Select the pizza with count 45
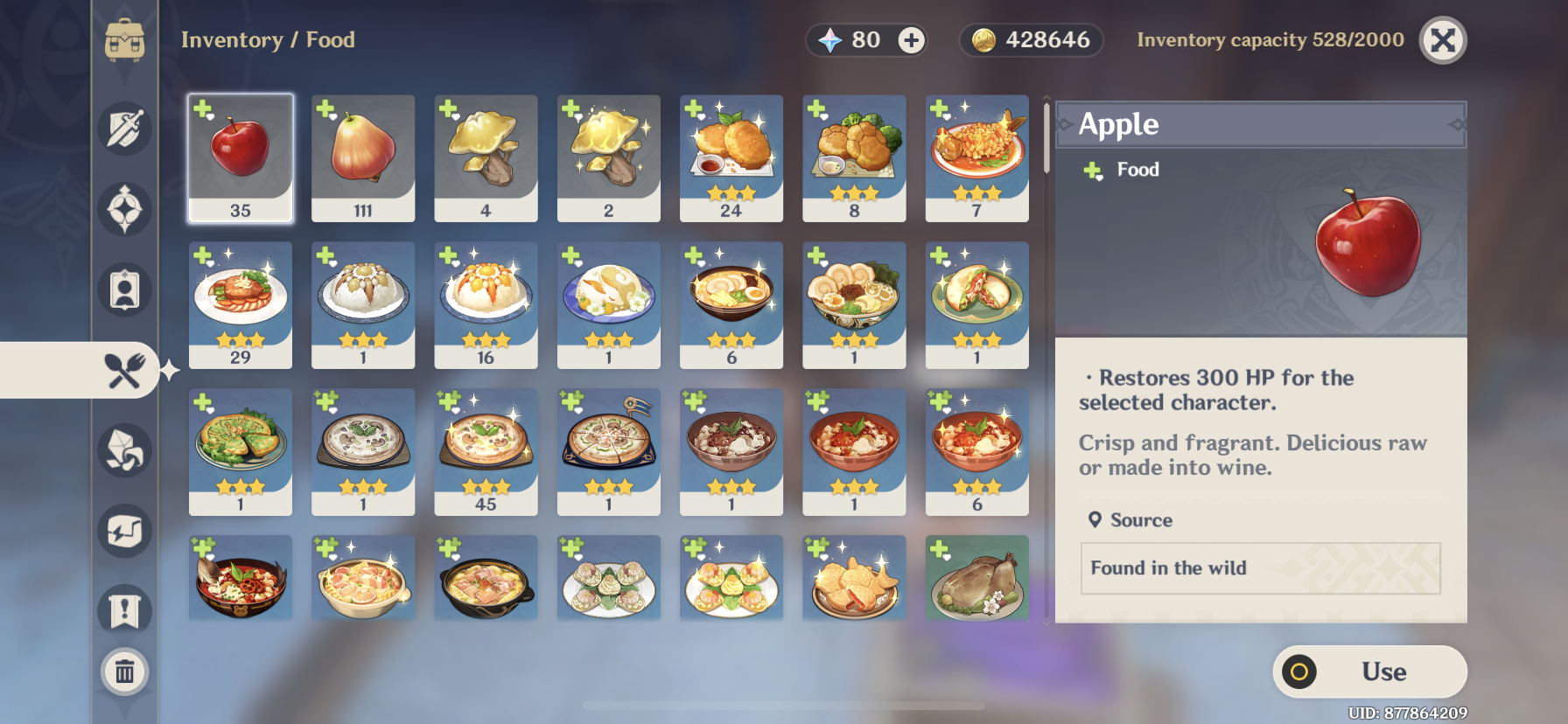1568x724 pixels. [486, 453]
